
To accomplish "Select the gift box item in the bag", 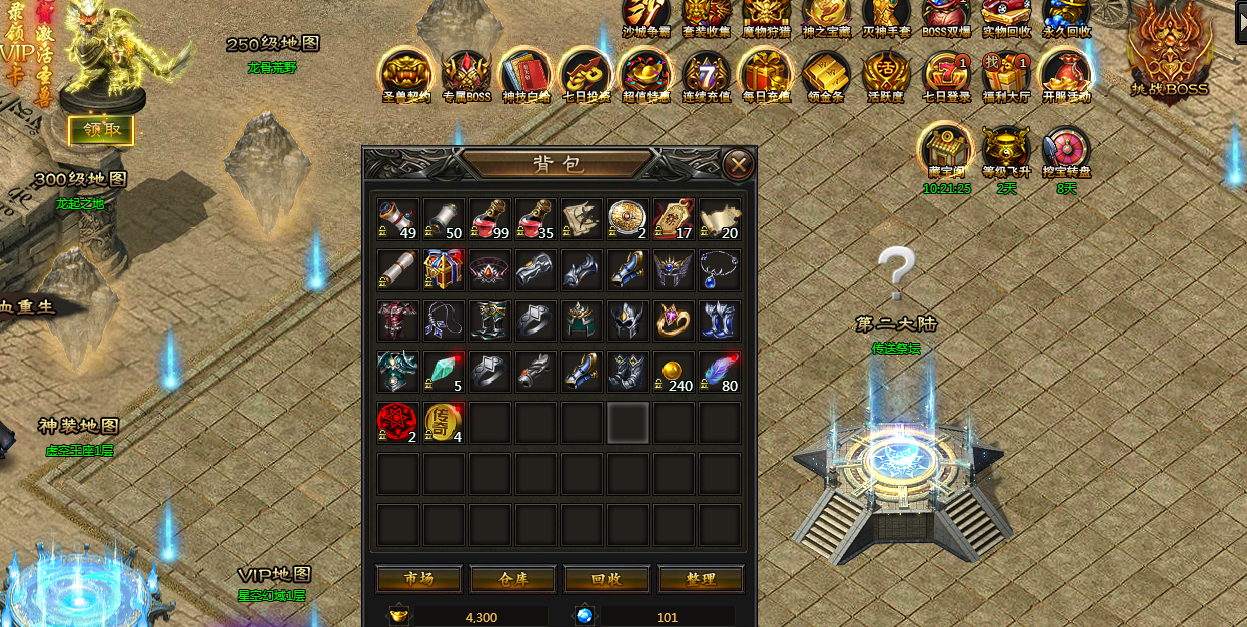I will coord(444,270).
